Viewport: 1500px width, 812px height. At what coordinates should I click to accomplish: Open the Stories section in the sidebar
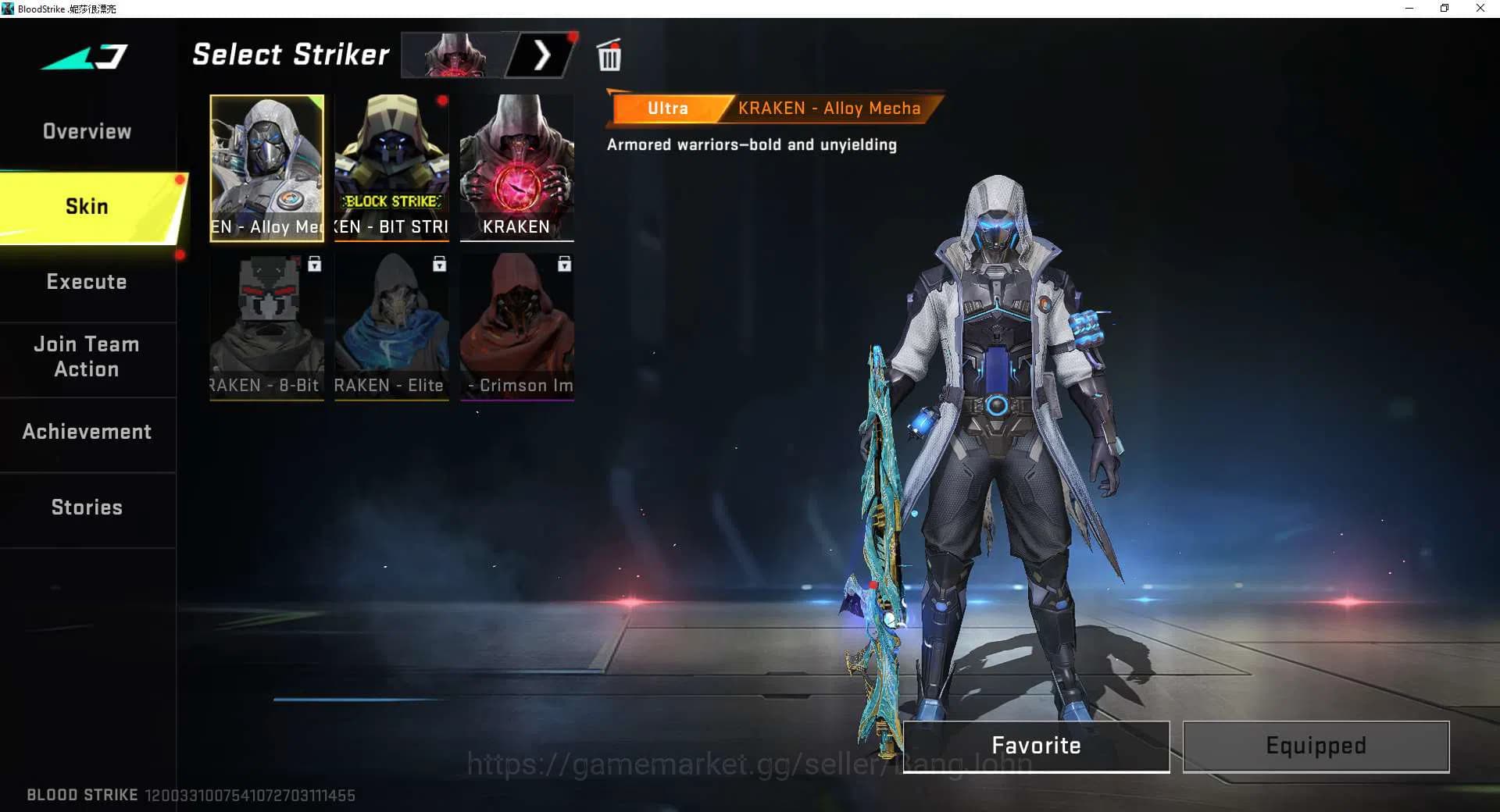87,507
